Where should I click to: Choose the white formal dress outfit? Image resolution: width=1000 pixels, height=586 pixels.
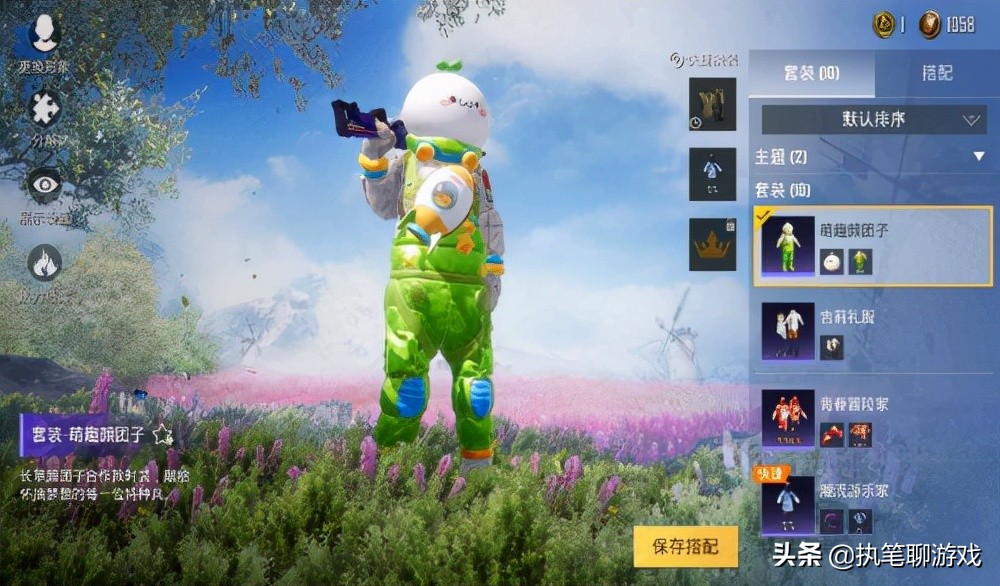point(858,331)
